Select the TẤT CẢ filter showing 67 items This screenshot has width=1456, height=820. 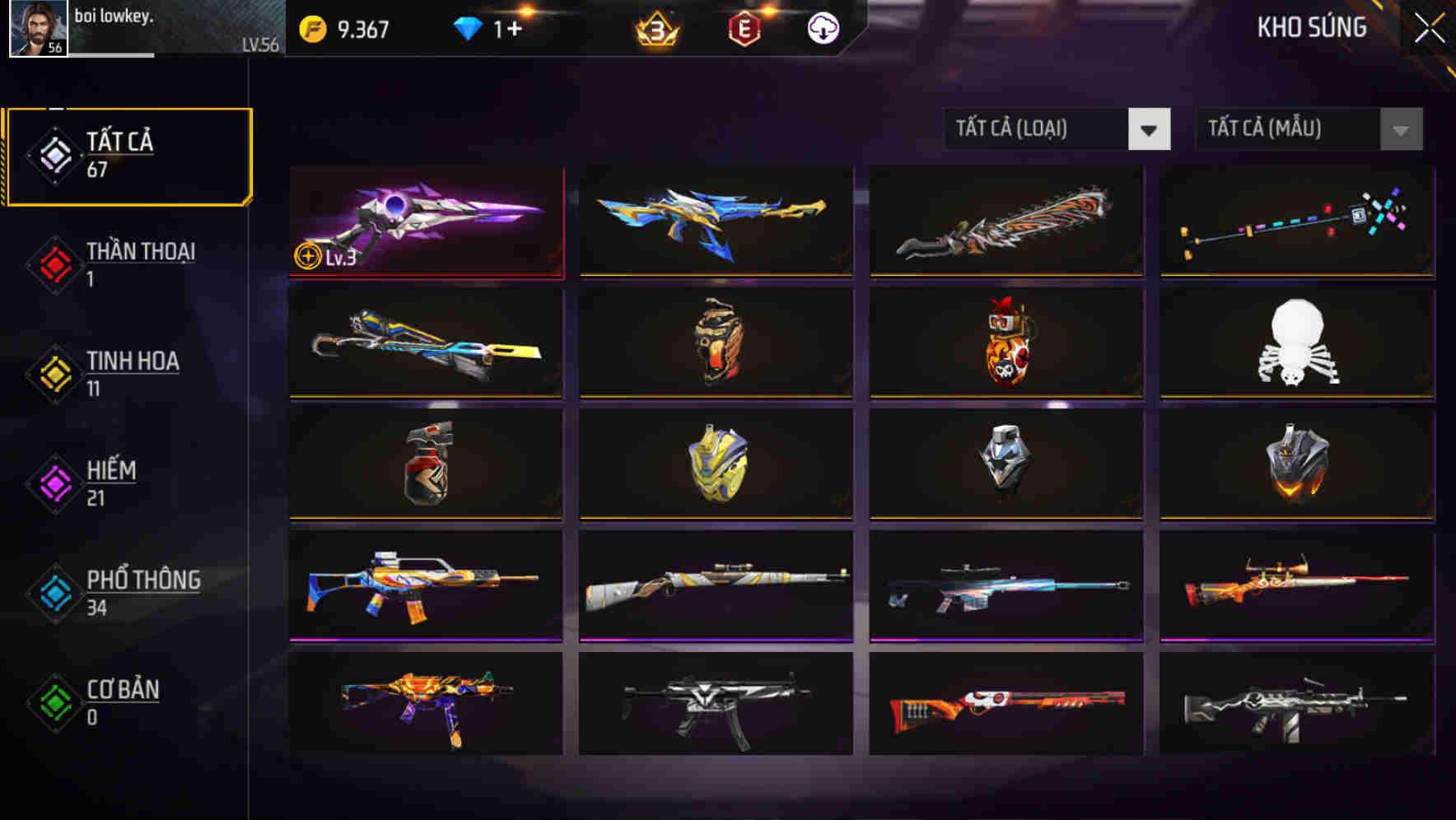(128, 155)
